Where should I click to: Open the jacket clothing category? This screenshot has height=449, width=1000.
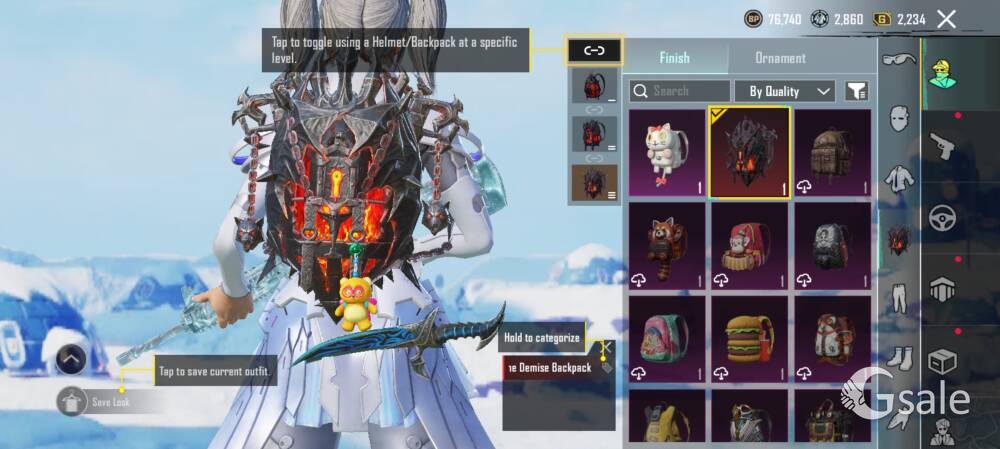click(x=899, y=180)
